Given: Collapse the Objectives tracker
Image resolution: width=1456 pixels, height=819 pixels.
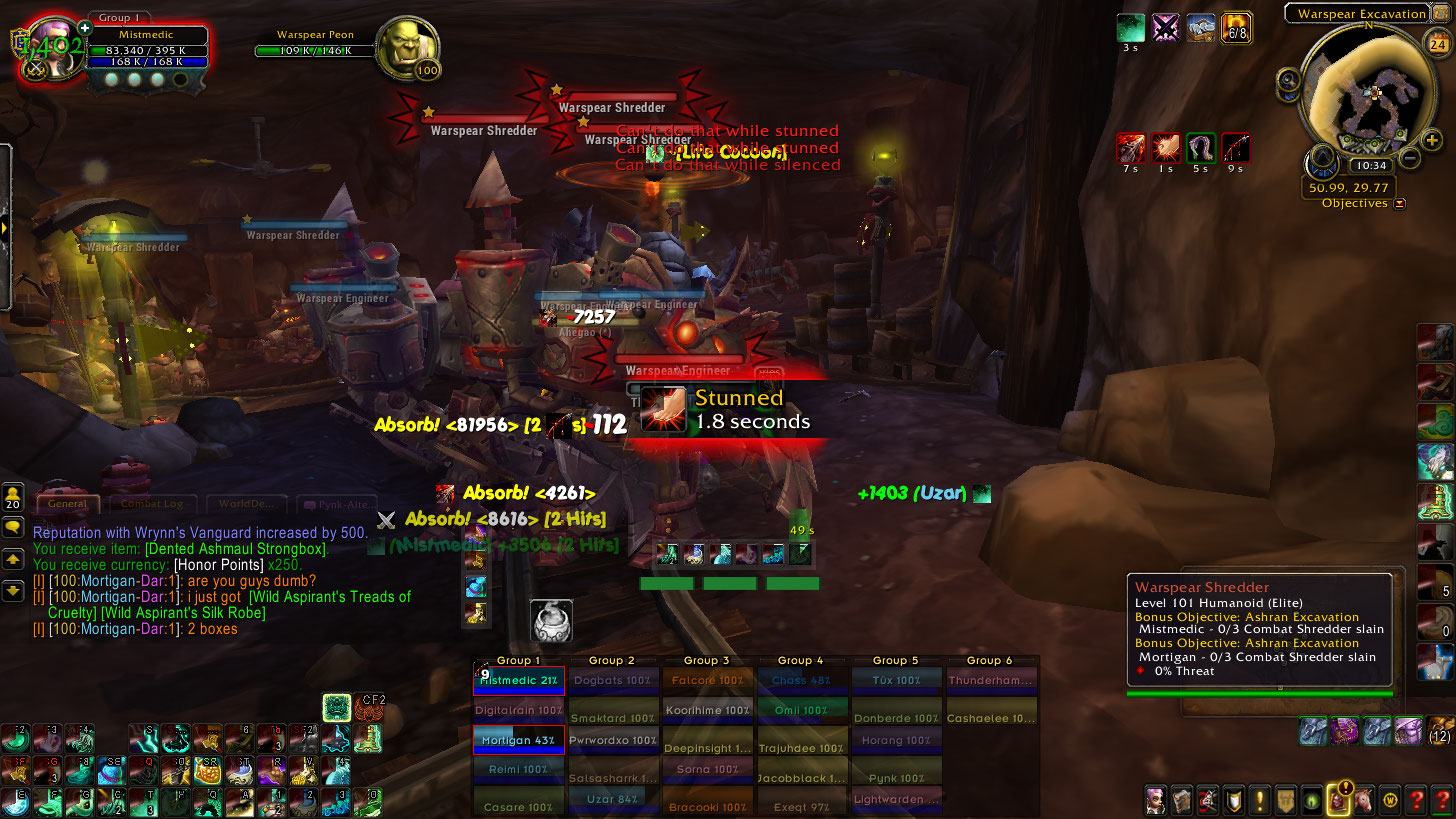Looking at the screenshot, I should tap(1399, 203).
